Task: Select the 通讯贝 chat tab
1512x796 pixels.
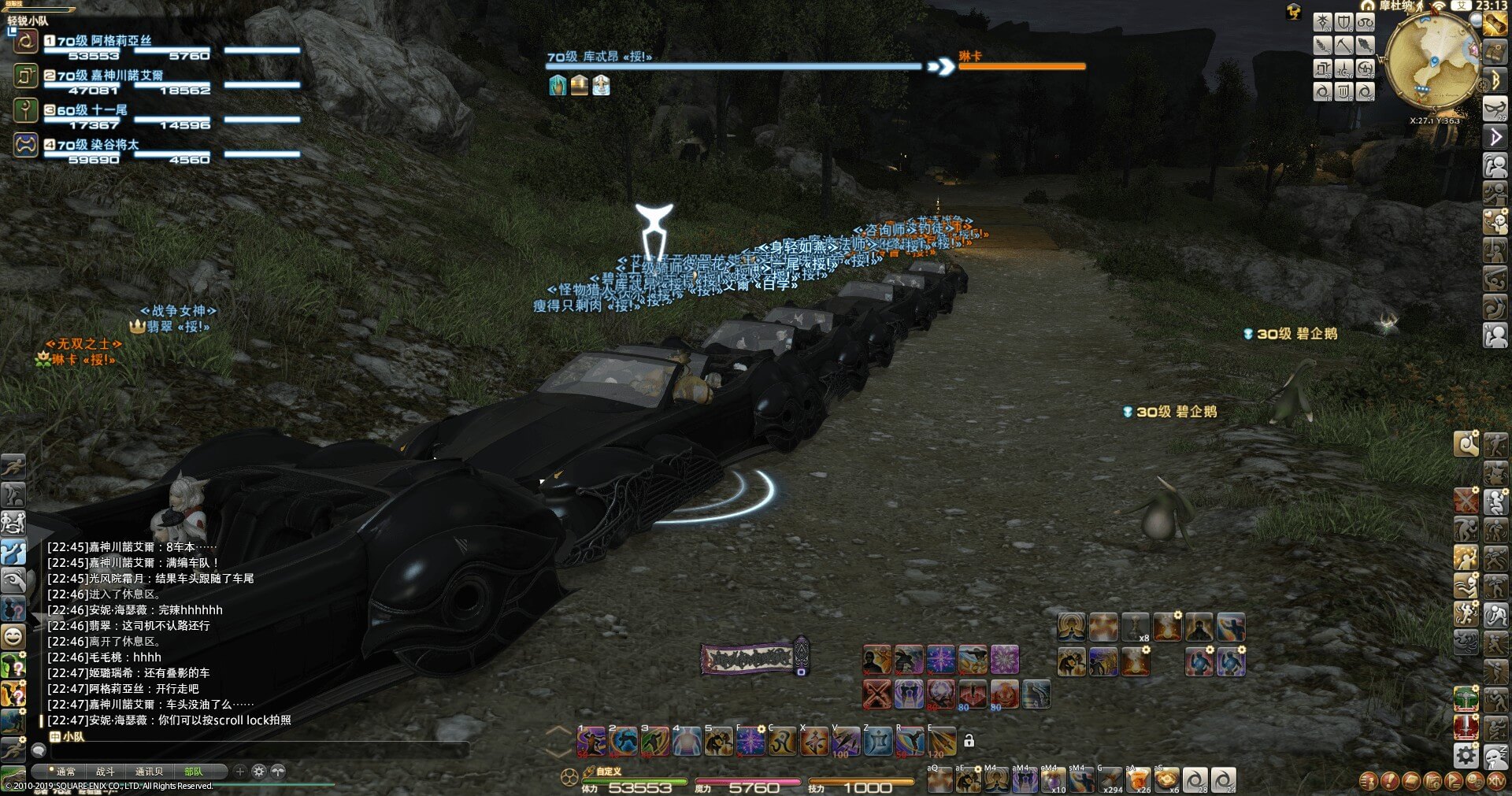Action: point(149,772)
